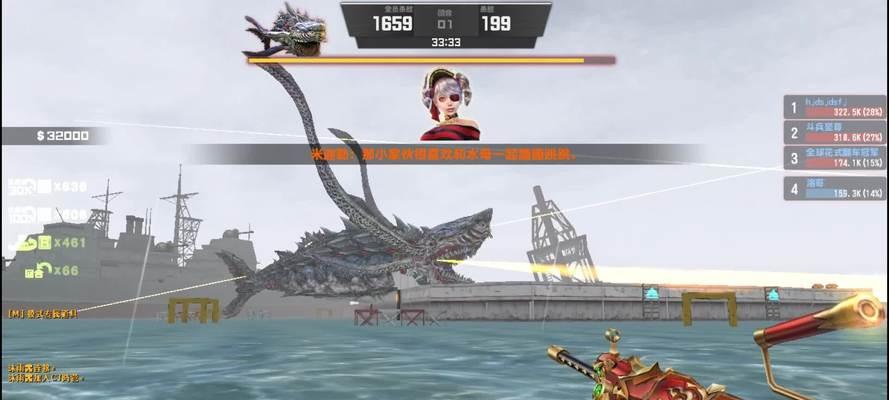Select the rank 1 damage leaderboard row
Viewport: 889px width, 400px height.
coord(835,106)
